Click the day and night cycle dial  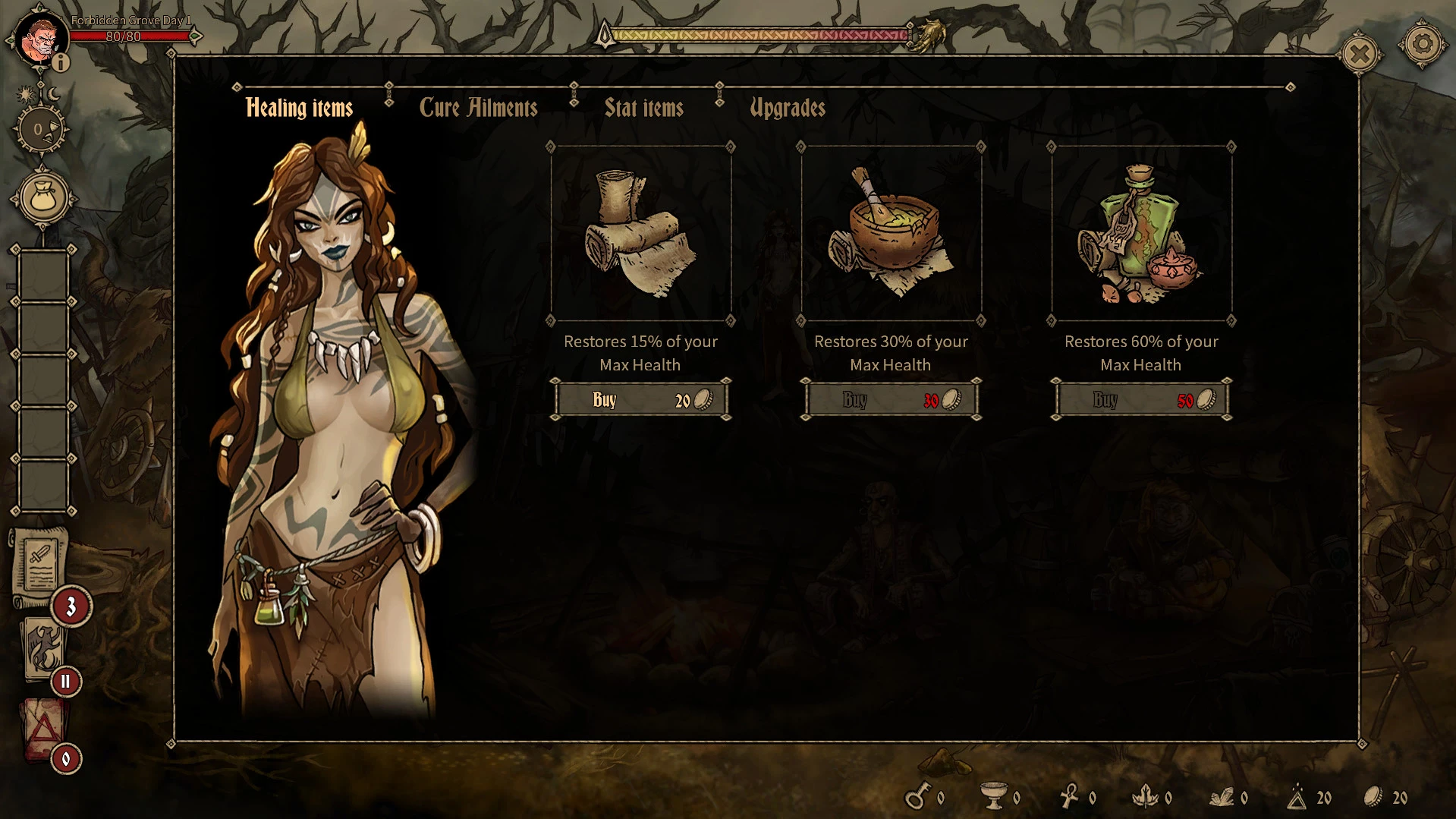pyautogui.click(x=41, y=129)
